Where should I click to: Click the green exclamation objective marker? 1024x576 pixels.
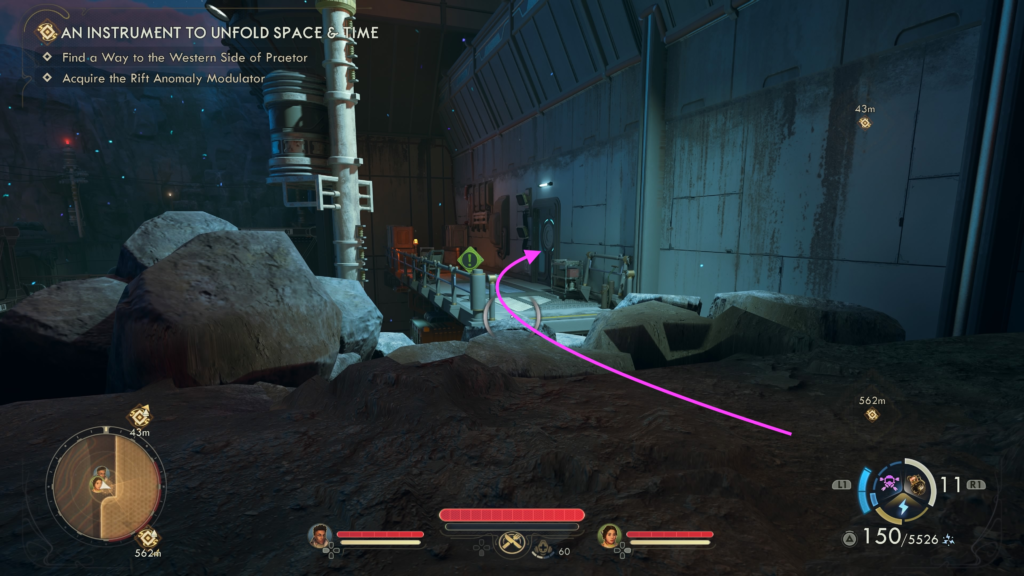471,261
